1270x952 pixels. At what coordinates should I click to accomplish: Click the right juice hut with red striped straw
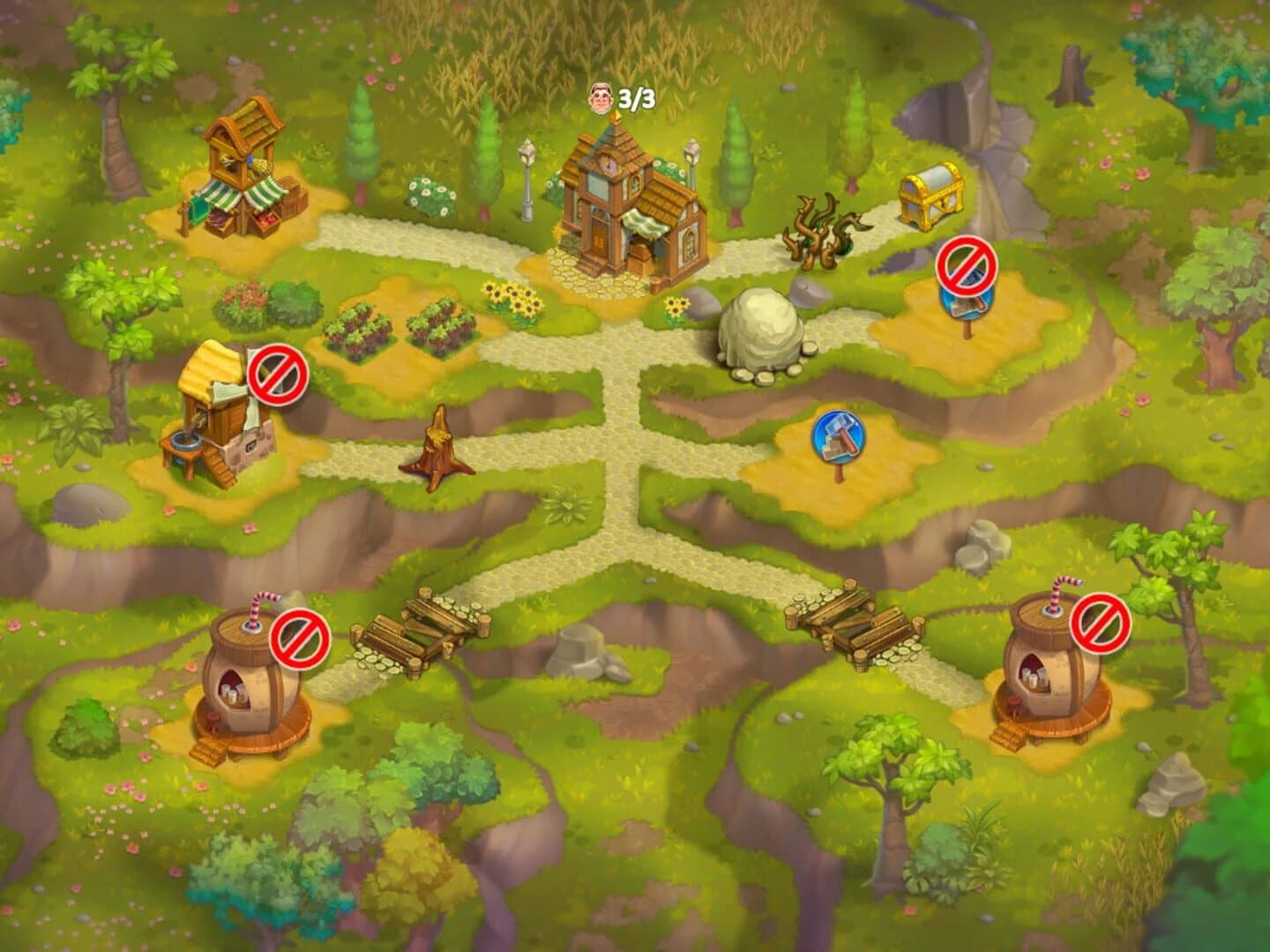point(1045,679)
